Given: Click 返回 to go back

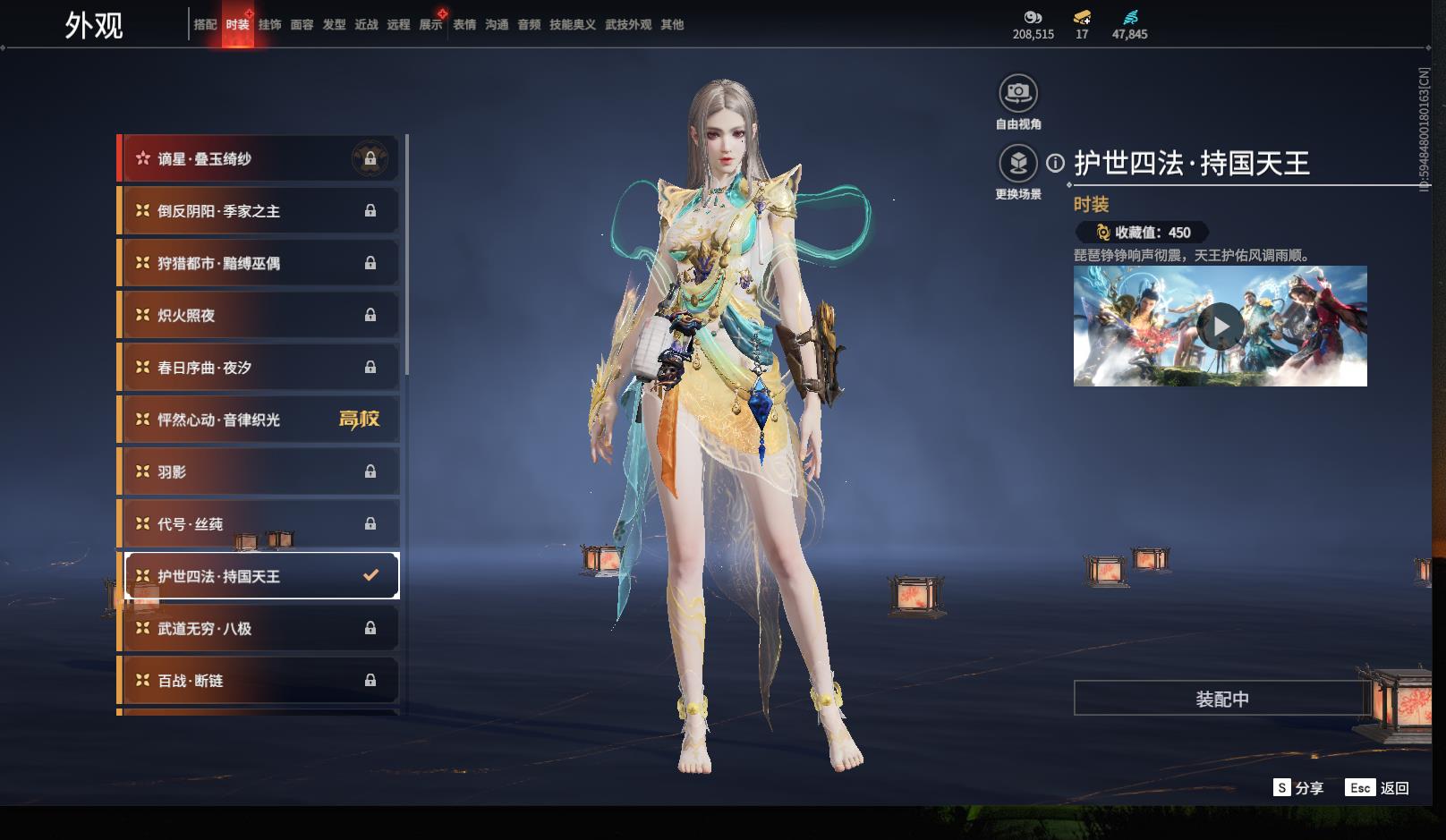Looking at the screenshot, I should 1379,788.
